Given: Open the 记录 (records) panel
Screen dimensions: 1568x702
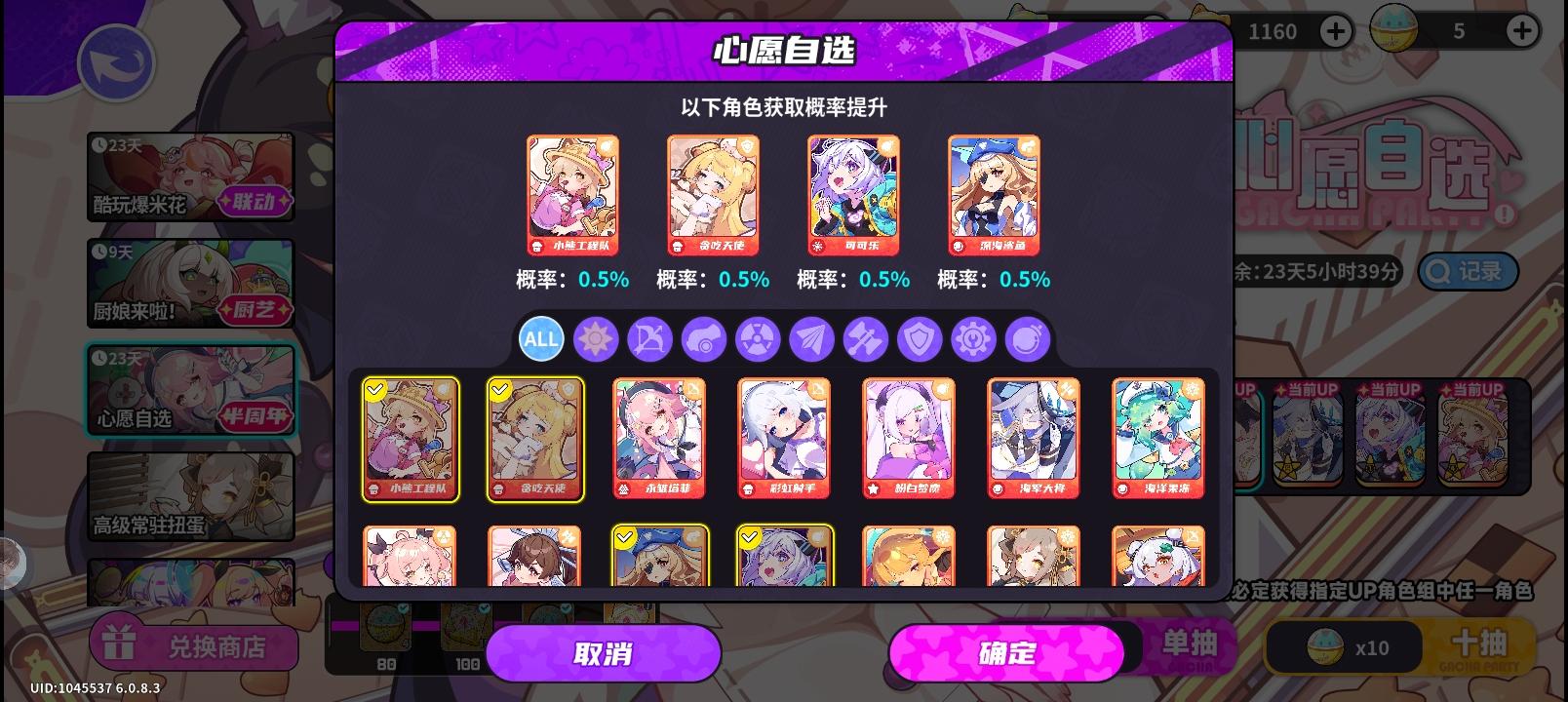Looking at the screenshot, I should pos(1467,272).
